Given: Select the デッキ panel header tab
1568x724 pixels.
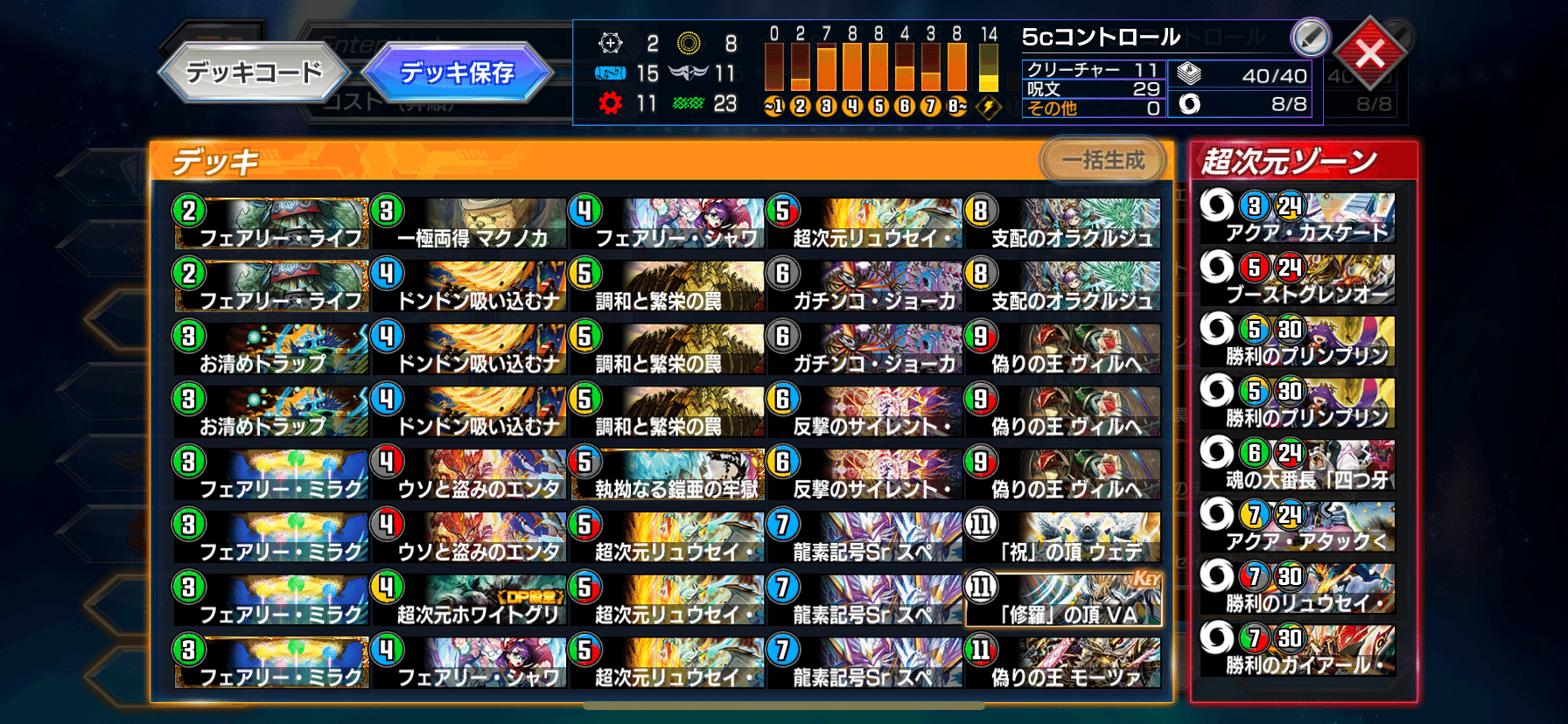Looking at the screenshot, I should tap(209, 160).
